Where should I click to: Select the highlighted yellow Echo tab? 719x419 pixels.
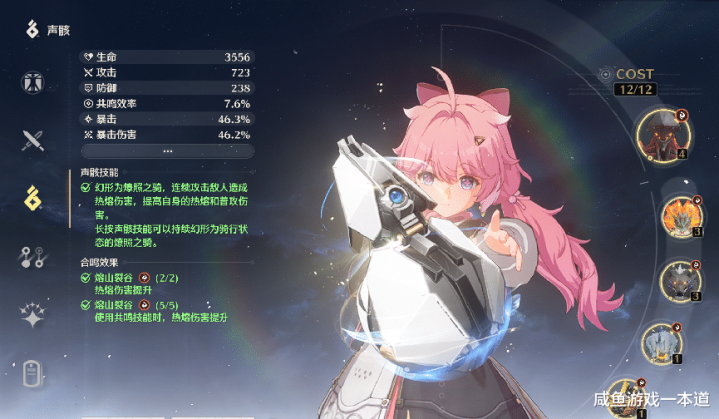(x=33, y=198)
